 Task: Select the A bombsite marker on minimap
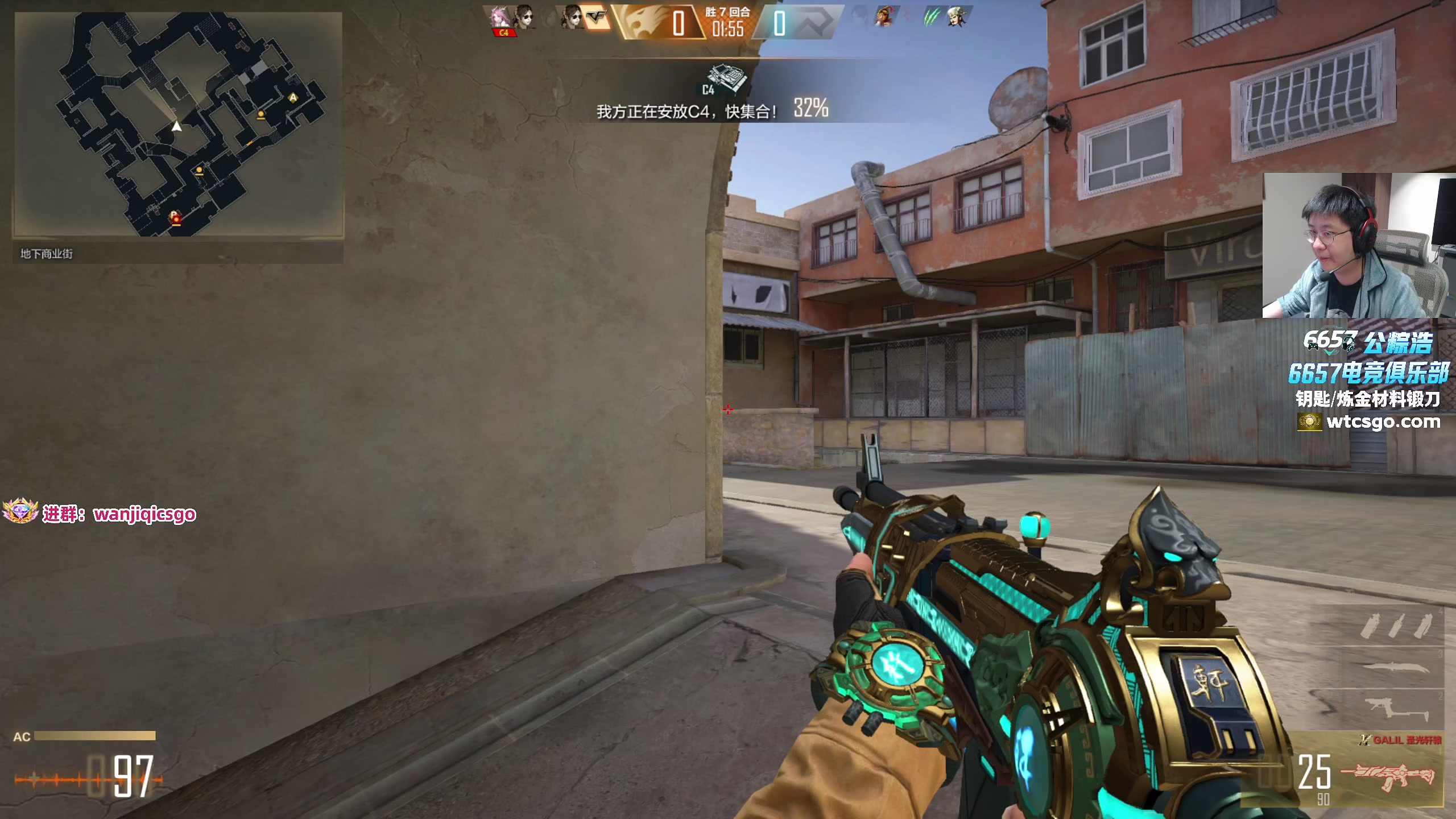pos(293,97)
